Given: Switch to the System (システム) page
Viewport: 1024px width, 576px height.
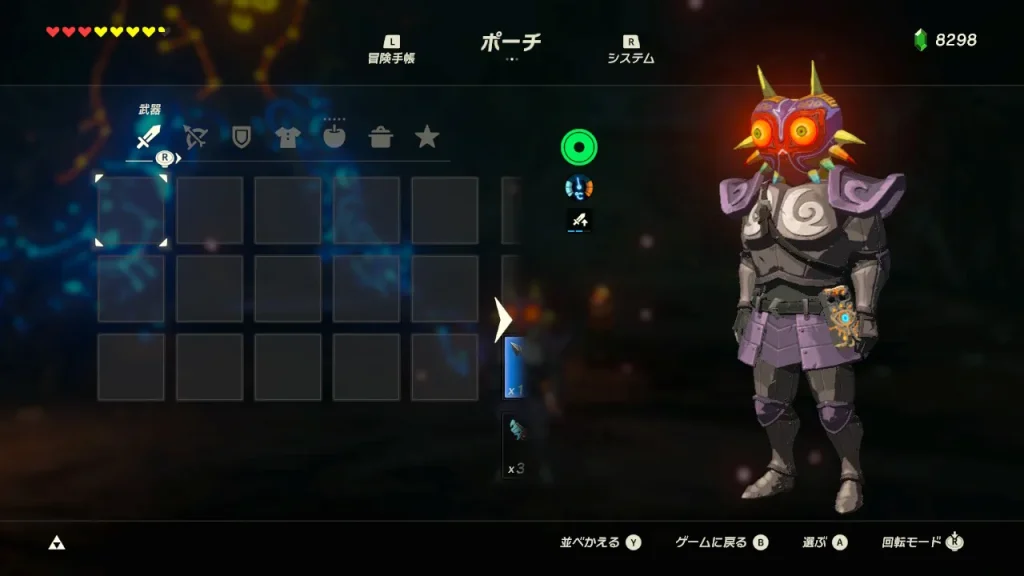Looking at the screenshot, I should [x=631, y=50].
